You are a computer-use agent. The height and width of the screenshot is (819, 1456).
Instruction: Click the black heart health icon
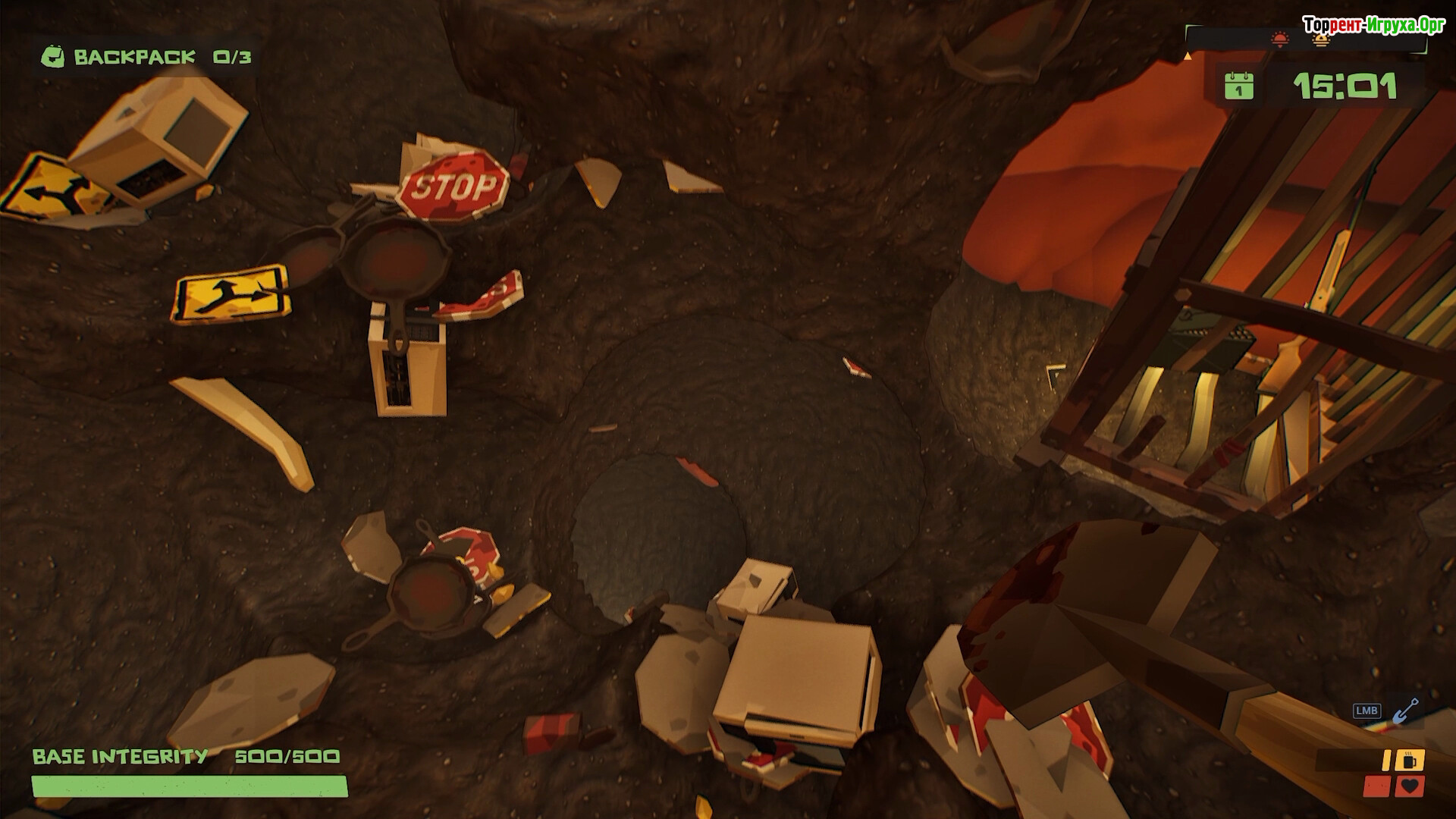click(x=1410, y=786)
